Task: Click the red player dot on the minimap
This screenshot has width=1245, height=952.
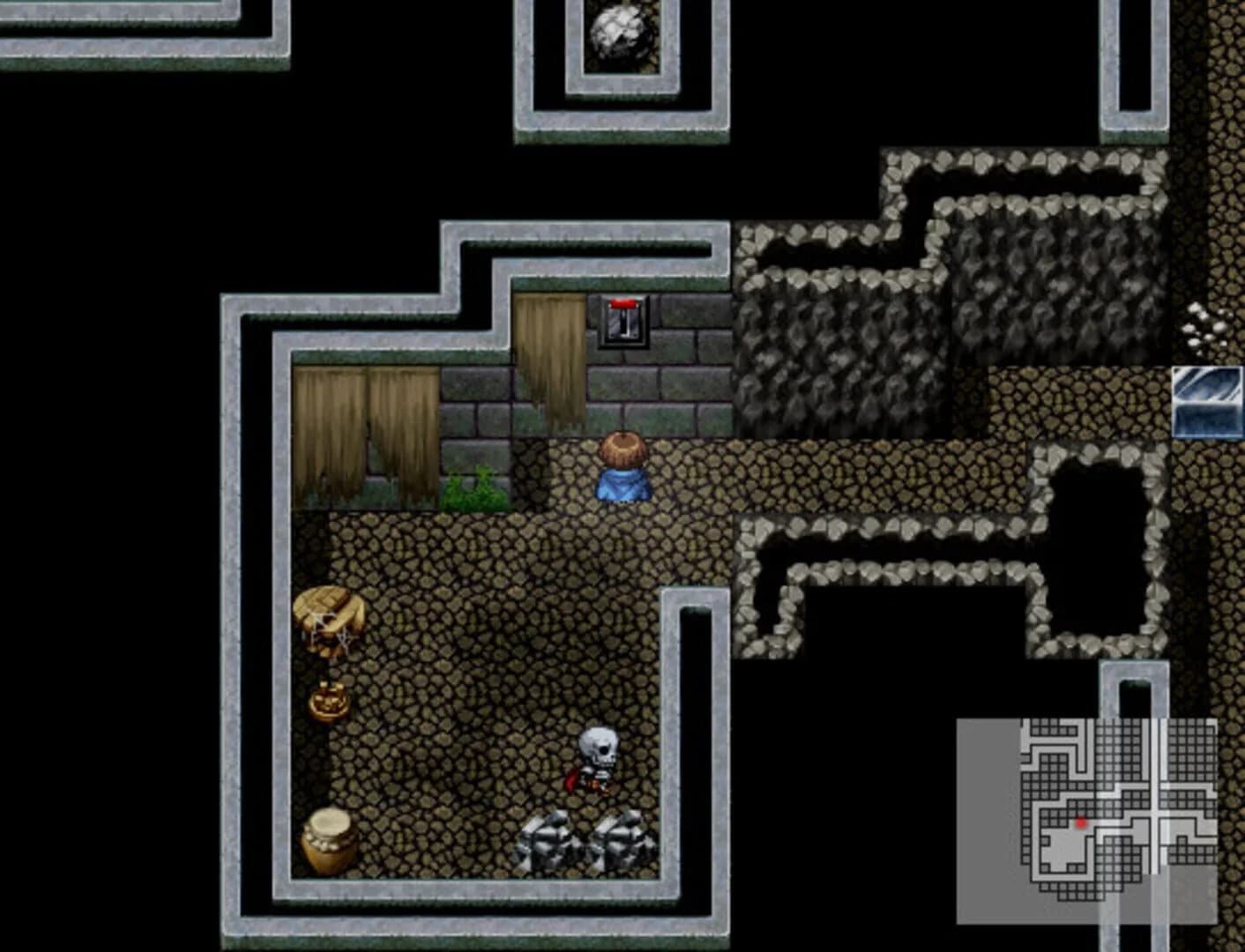Action: tap(1082, 822)
